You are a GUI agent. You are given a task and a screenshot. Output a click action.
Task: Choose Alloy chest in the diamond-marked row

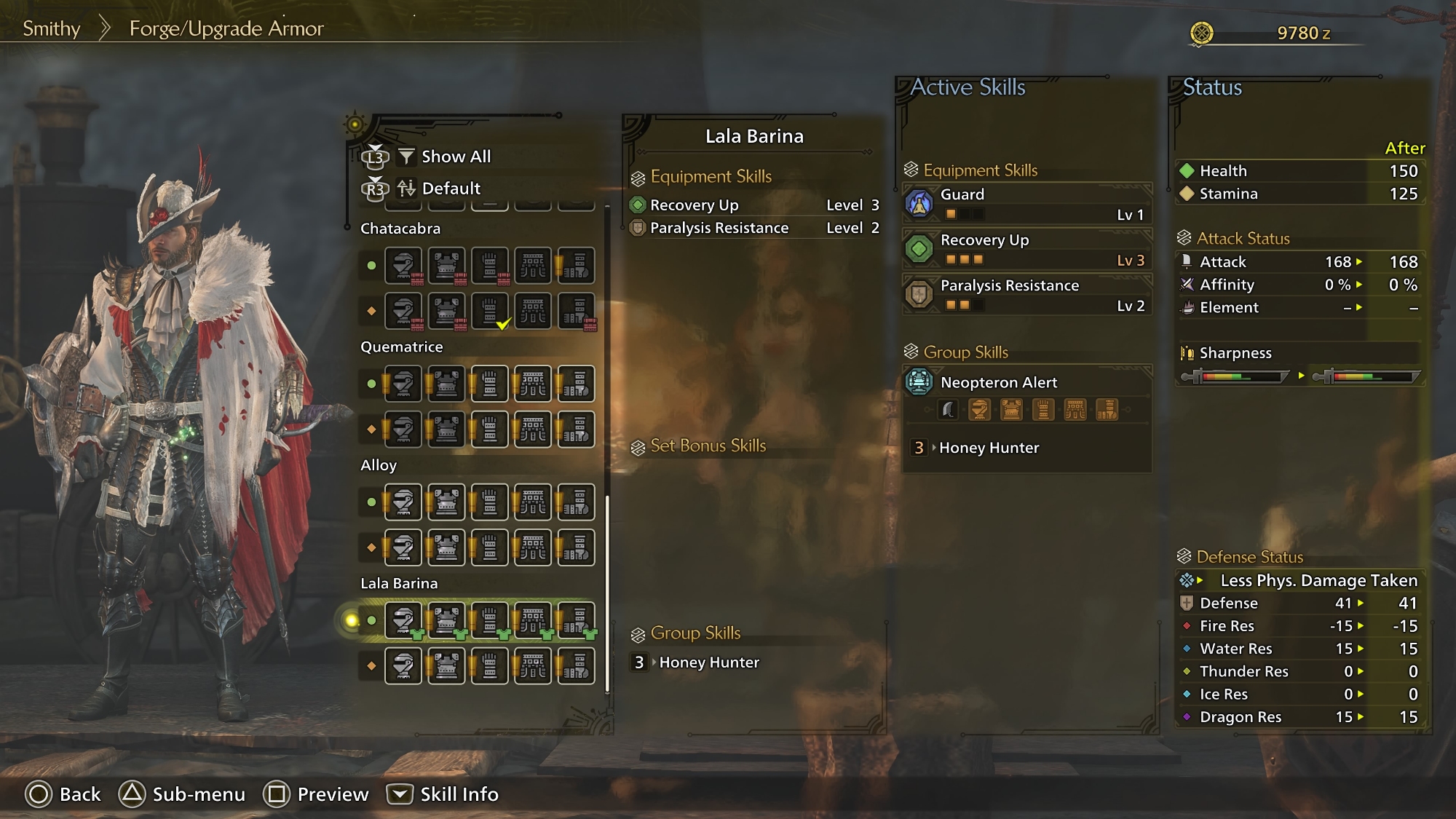[446, 547]
